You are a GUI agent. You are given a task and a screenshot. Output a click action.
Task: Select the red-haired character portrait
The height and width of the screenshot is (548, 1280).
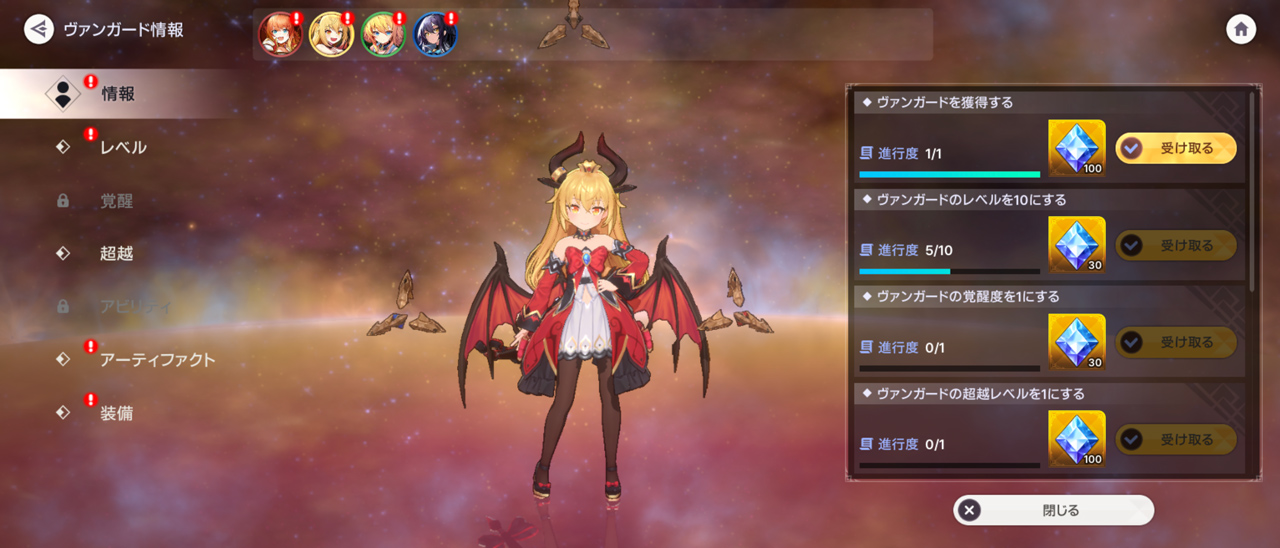click(x=280, y=35)
